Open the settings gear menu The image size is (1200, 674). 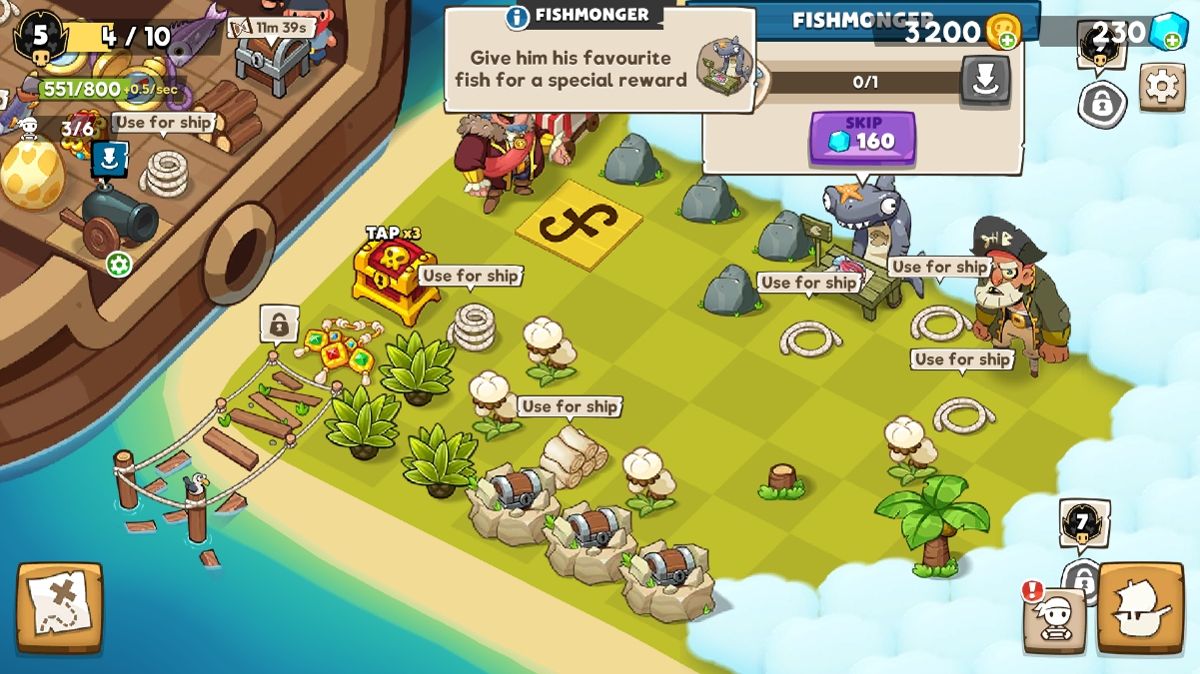[1162, 87]
